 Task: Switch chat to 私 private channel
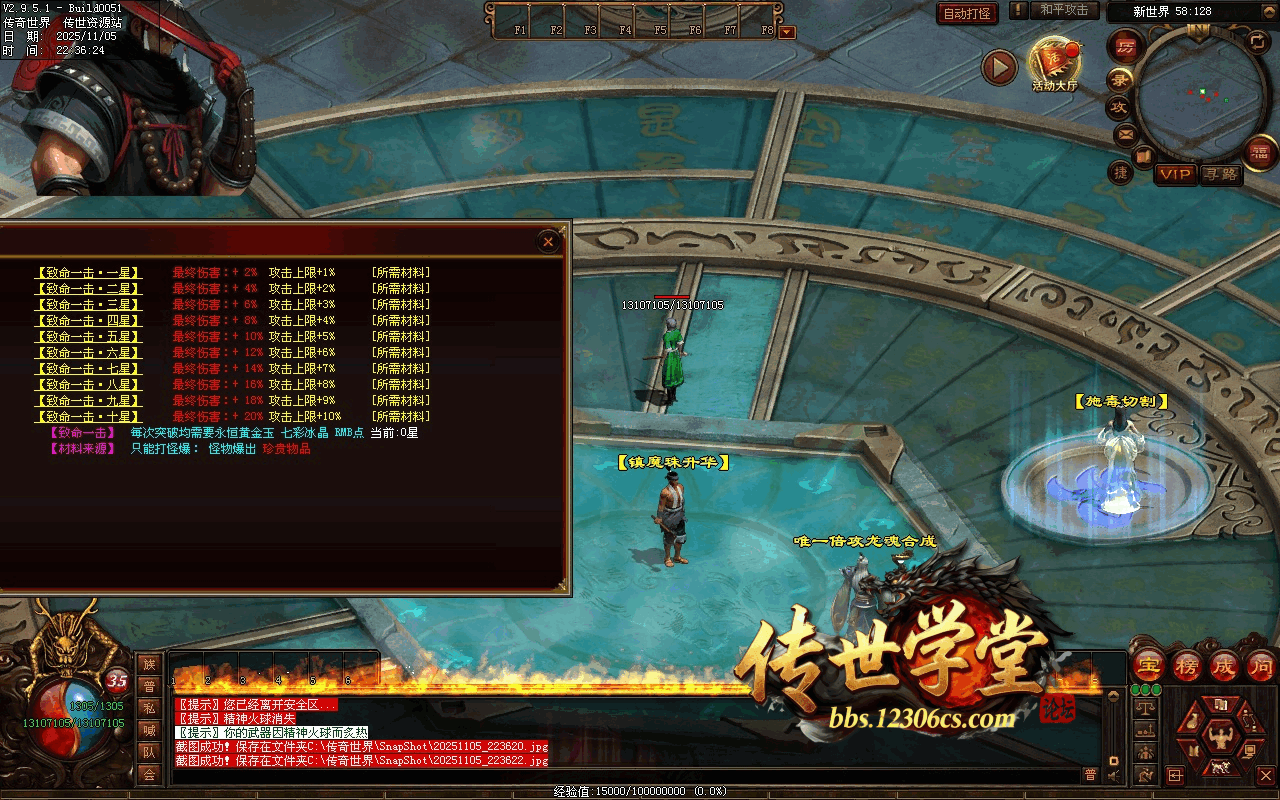coord(150,708)
